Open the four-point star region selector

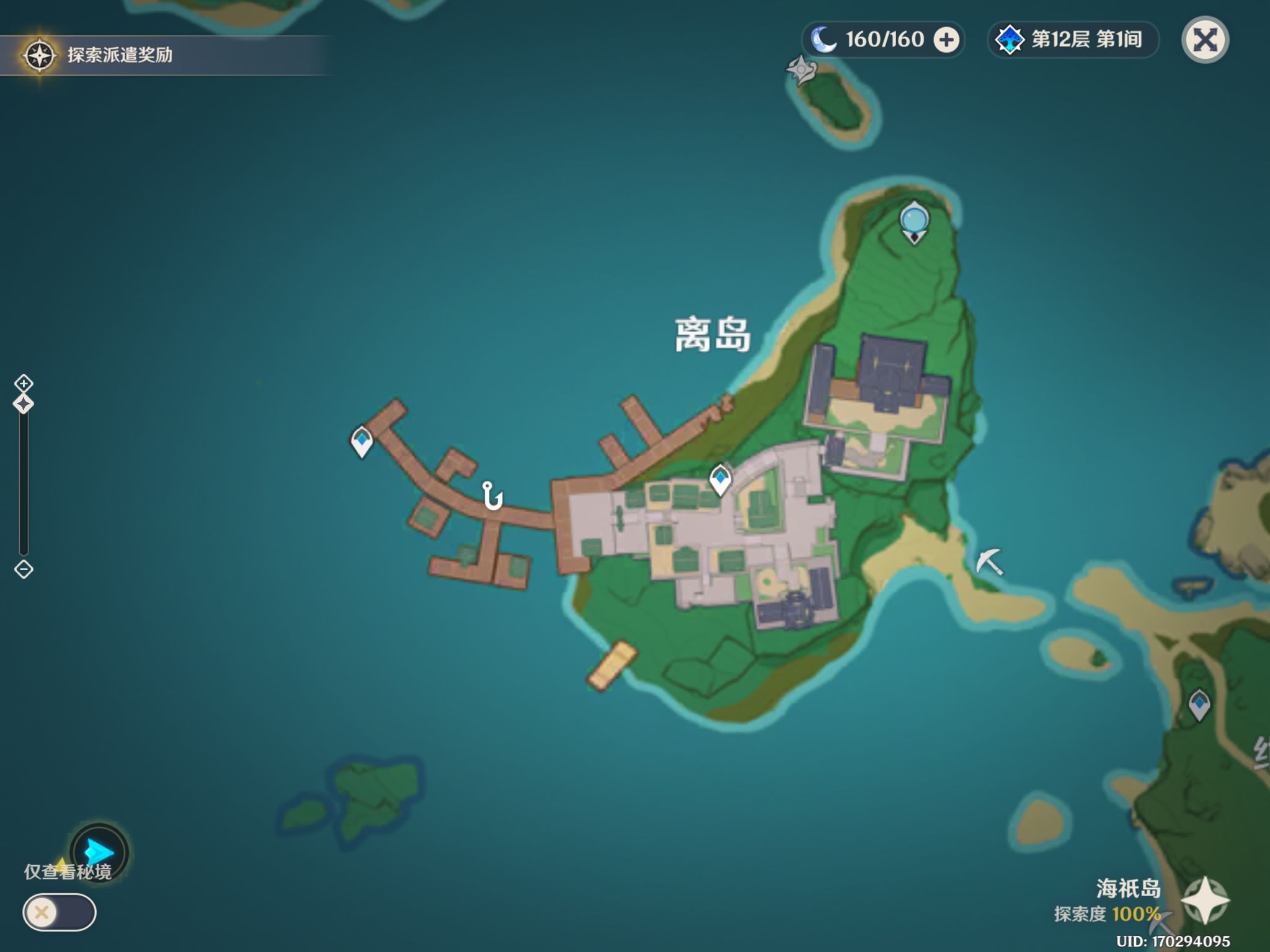pos(1204,900)
